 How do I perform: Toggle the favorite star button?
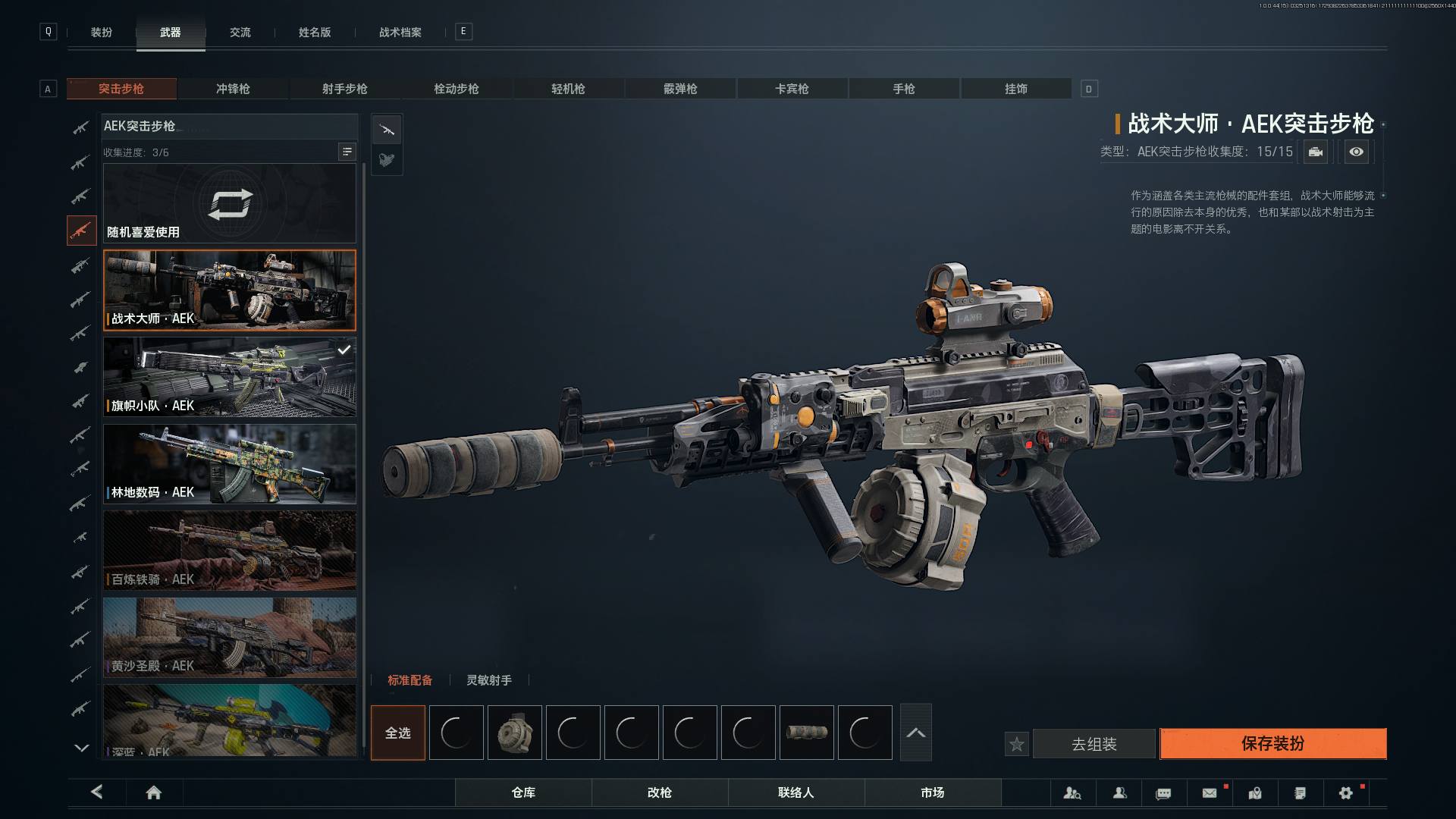click(1017, 745)
